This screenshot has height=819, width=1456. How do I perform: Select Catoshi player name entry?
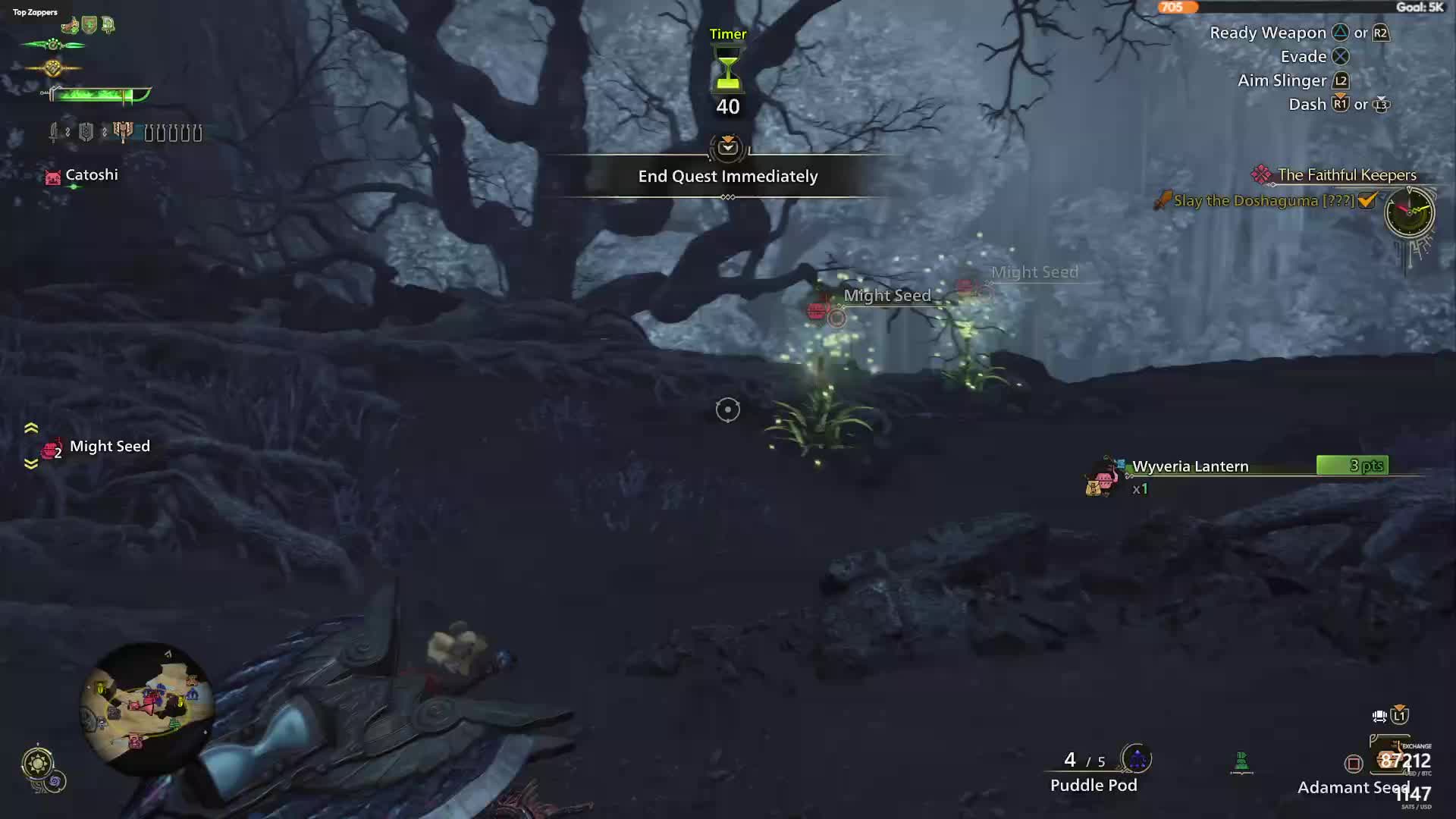[91, 175]
